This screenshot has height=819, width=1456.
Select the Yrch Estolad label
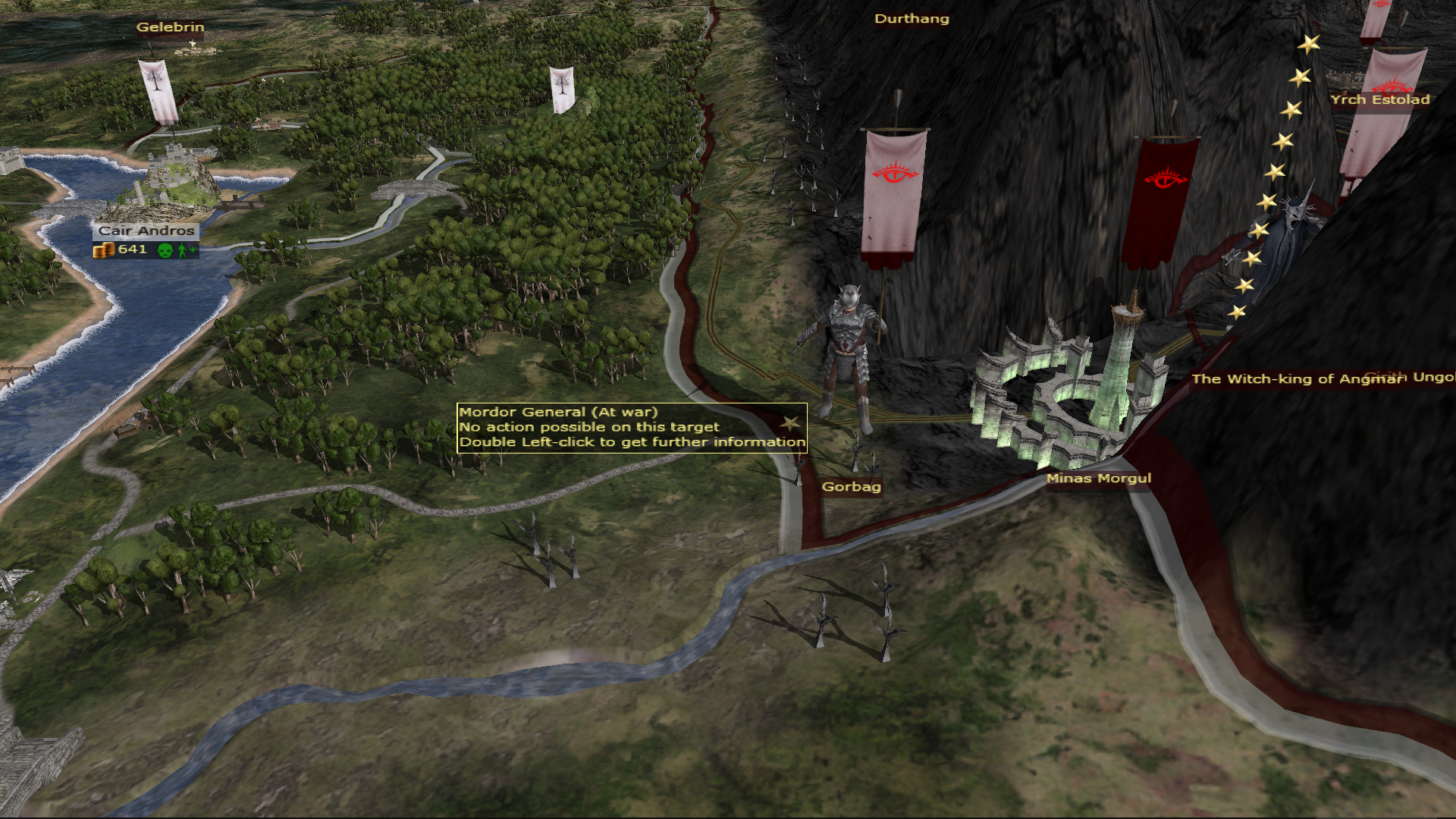pos(1379,100)
